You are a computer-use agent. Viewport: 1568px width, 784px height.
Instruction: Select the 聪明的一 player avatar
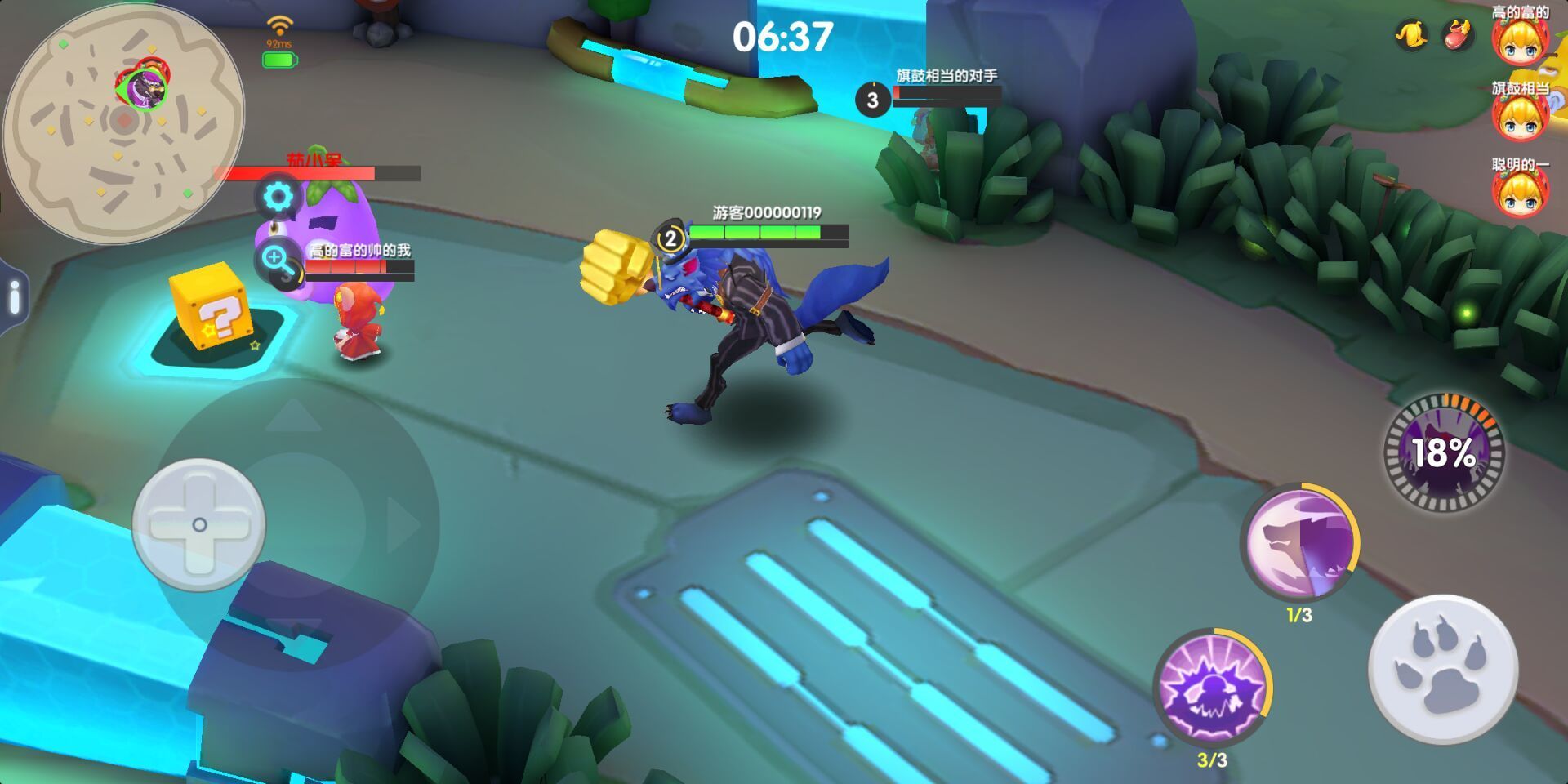1520,194
